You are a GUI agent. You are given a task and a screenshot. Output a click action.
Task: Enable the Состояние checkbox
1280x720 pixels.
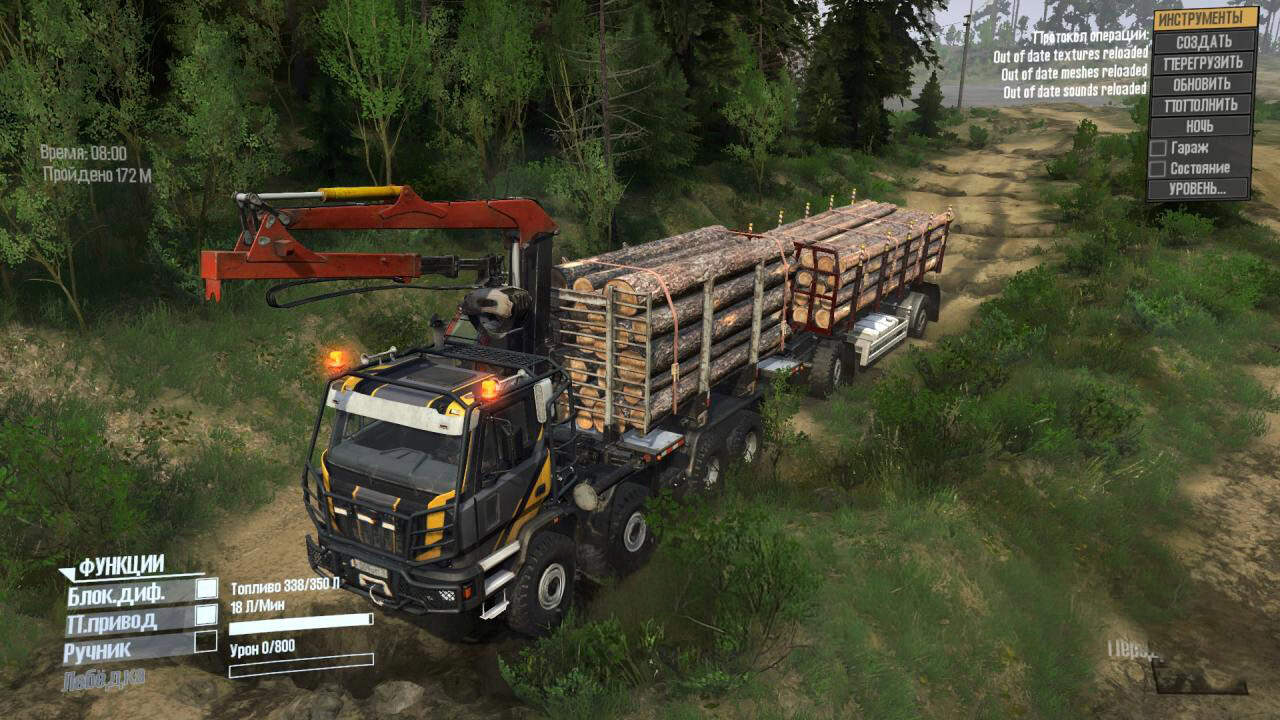pos(1158,168)
